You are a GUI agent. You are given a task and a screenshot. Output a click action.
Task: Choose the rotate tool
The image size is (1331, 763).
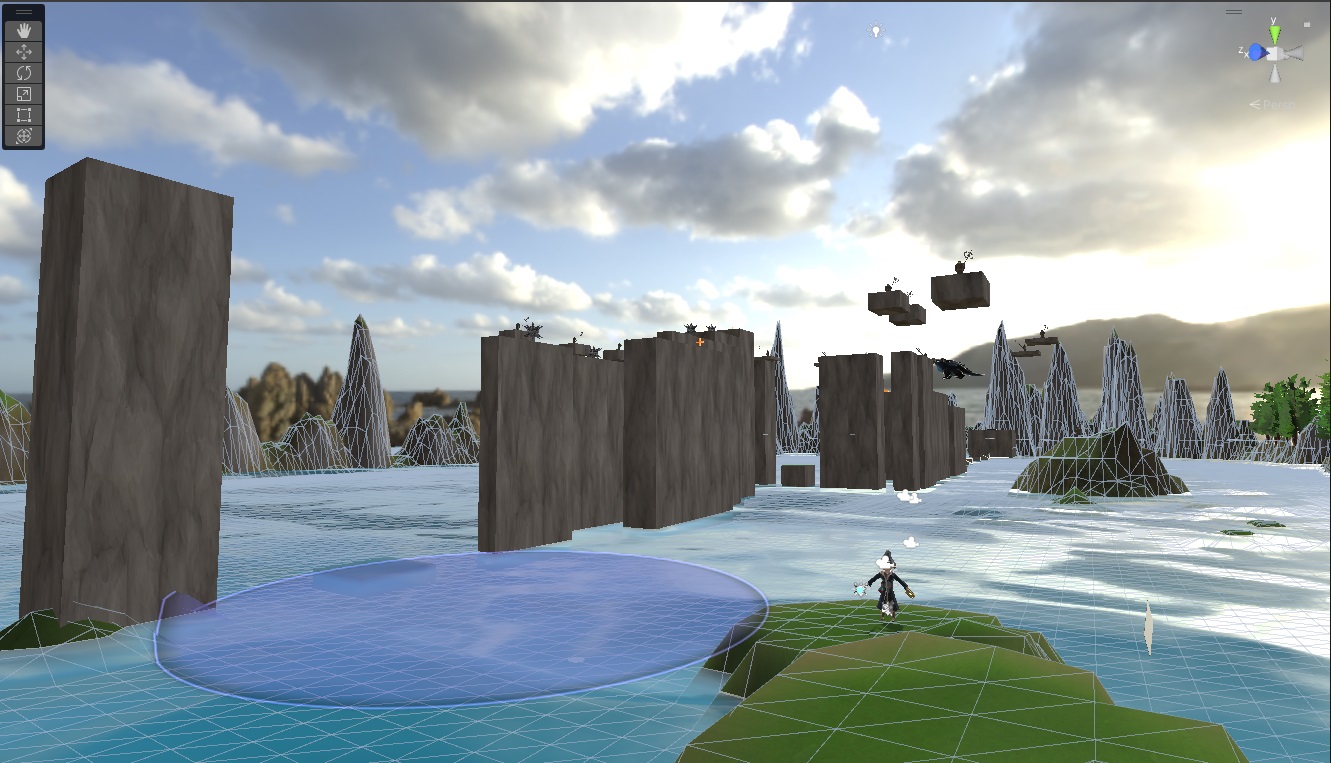coord(24,73)
